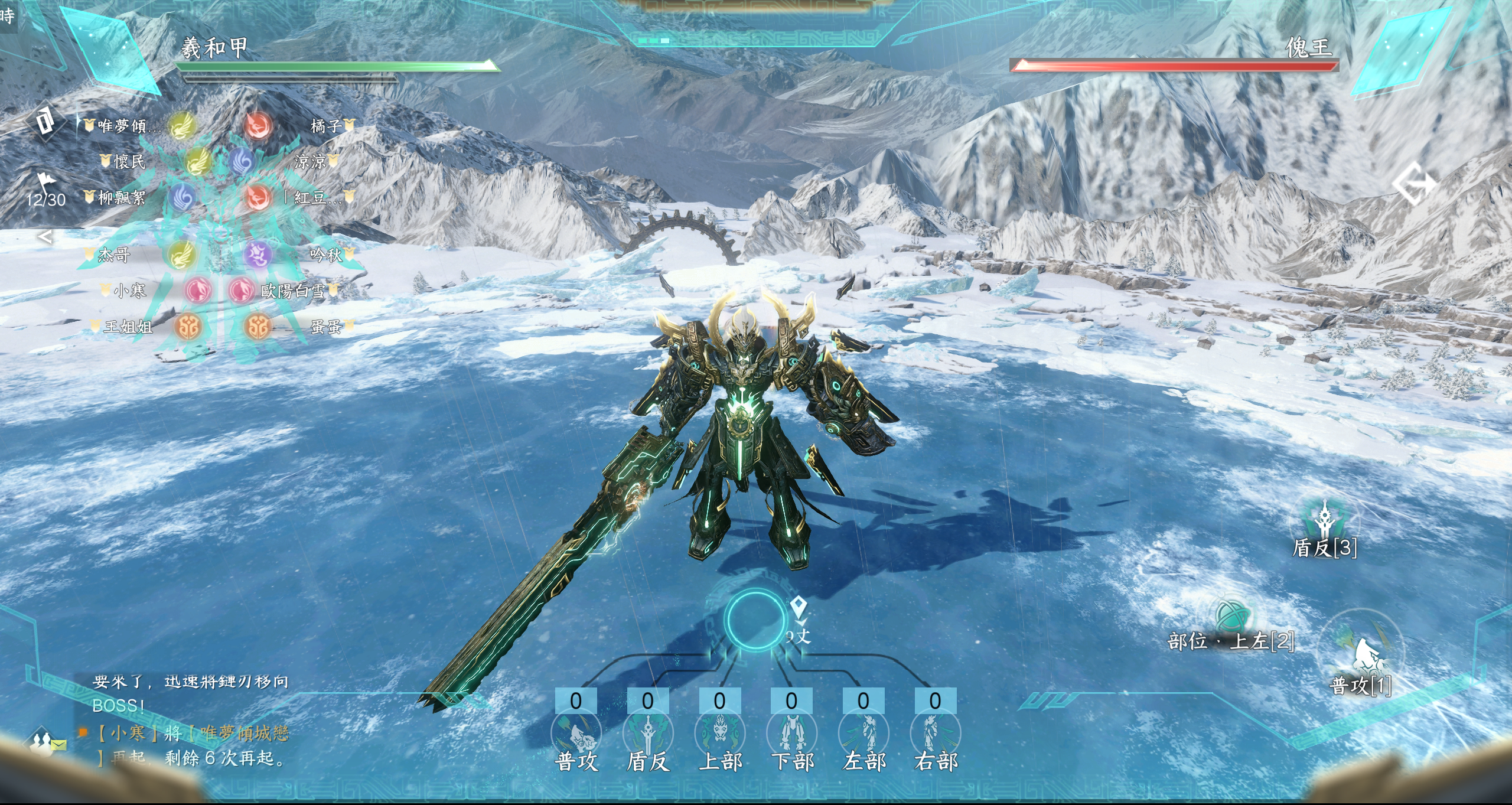Click the central circular target reticle
The height and width of the screenshot is (805, 1512).
pyautogui.click(x=755, y=620)
